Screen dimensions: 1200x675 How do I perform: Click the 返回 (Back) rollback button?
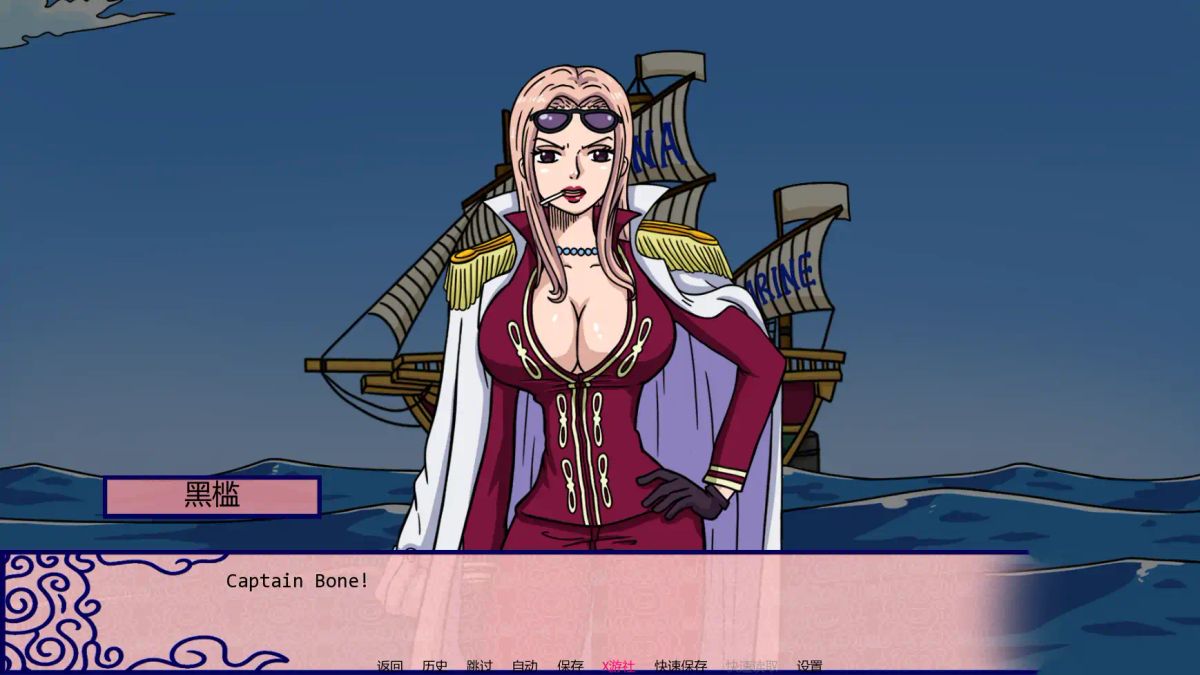tap(390, 666)
